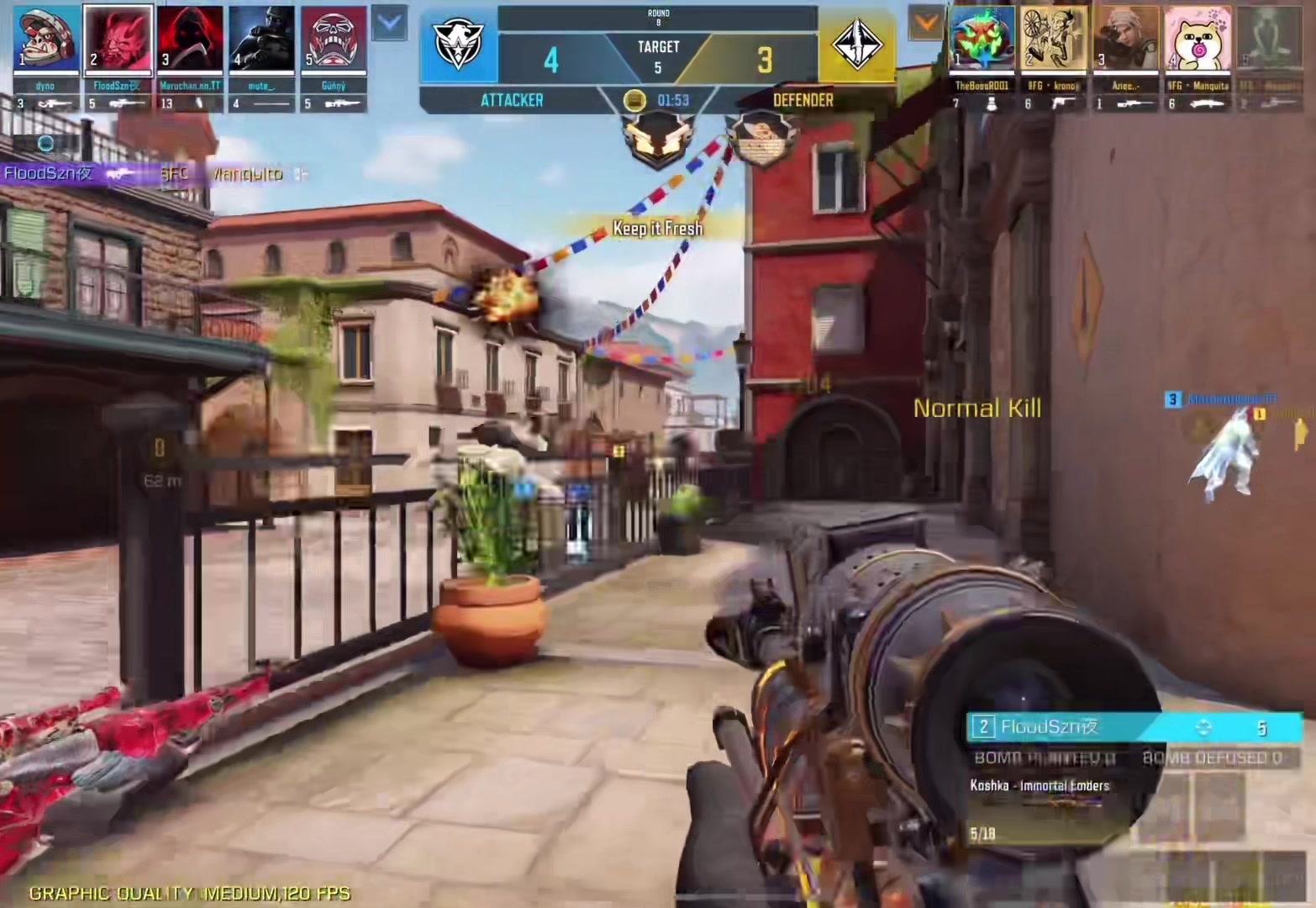Expand the blue attacker team dropdown arrow
Screen dimensions: 1316x908
(x=390, y=24)
